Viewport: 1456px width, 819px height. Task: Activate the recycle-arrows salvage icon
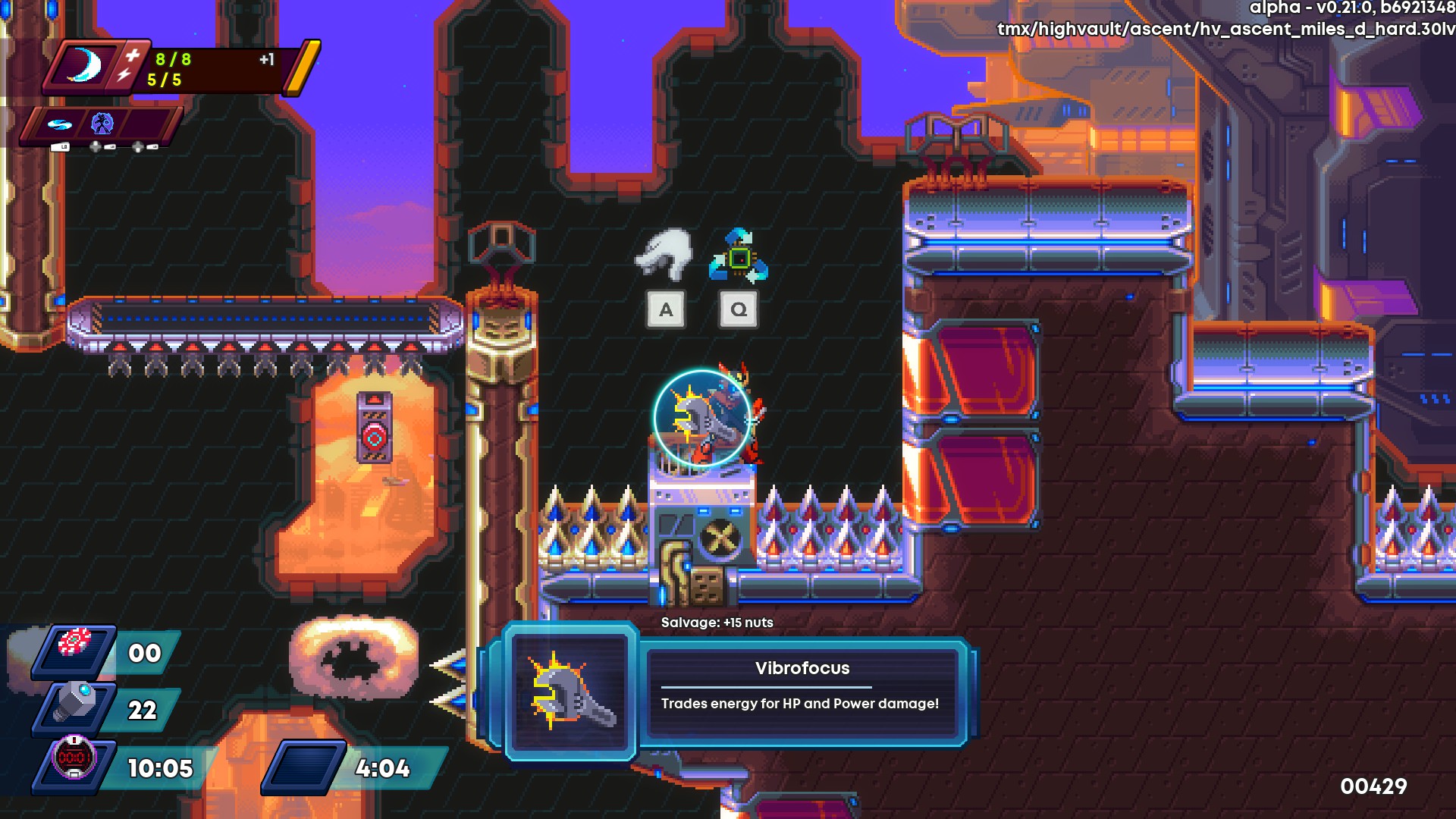point(739,257)
